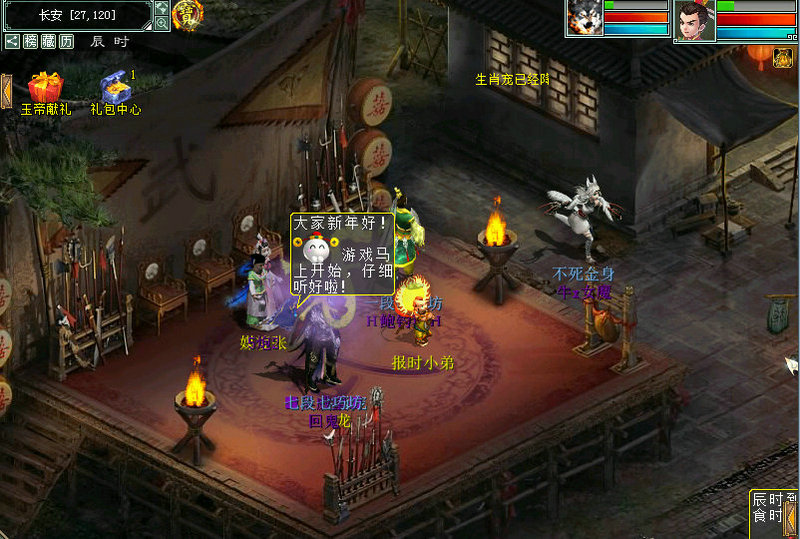
Task: Open the 榜 rankings button
Action: 30,41
